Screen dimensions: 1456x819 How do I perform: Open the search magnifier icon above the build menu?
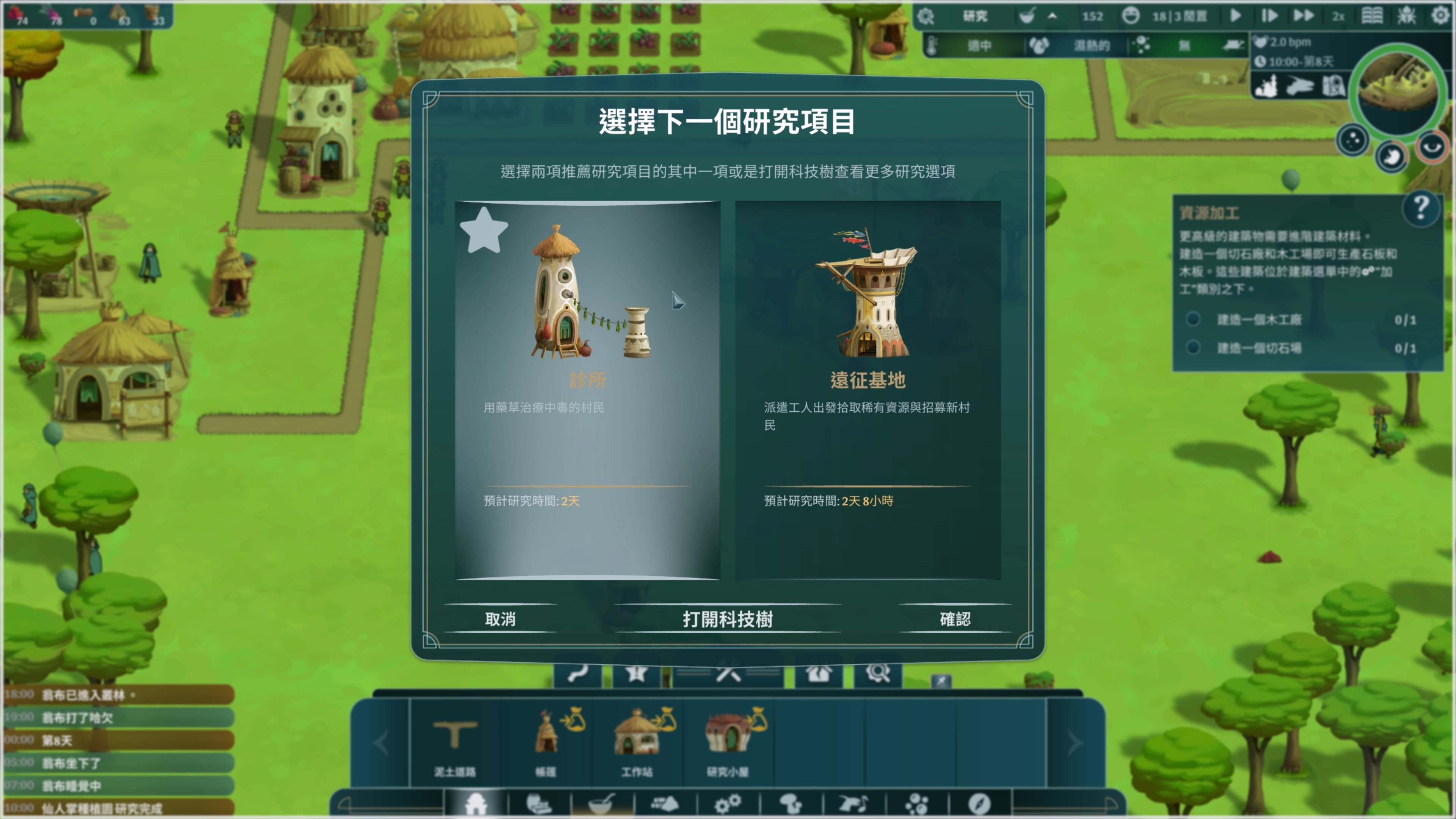pyautogui.click(x=878, y=674)
